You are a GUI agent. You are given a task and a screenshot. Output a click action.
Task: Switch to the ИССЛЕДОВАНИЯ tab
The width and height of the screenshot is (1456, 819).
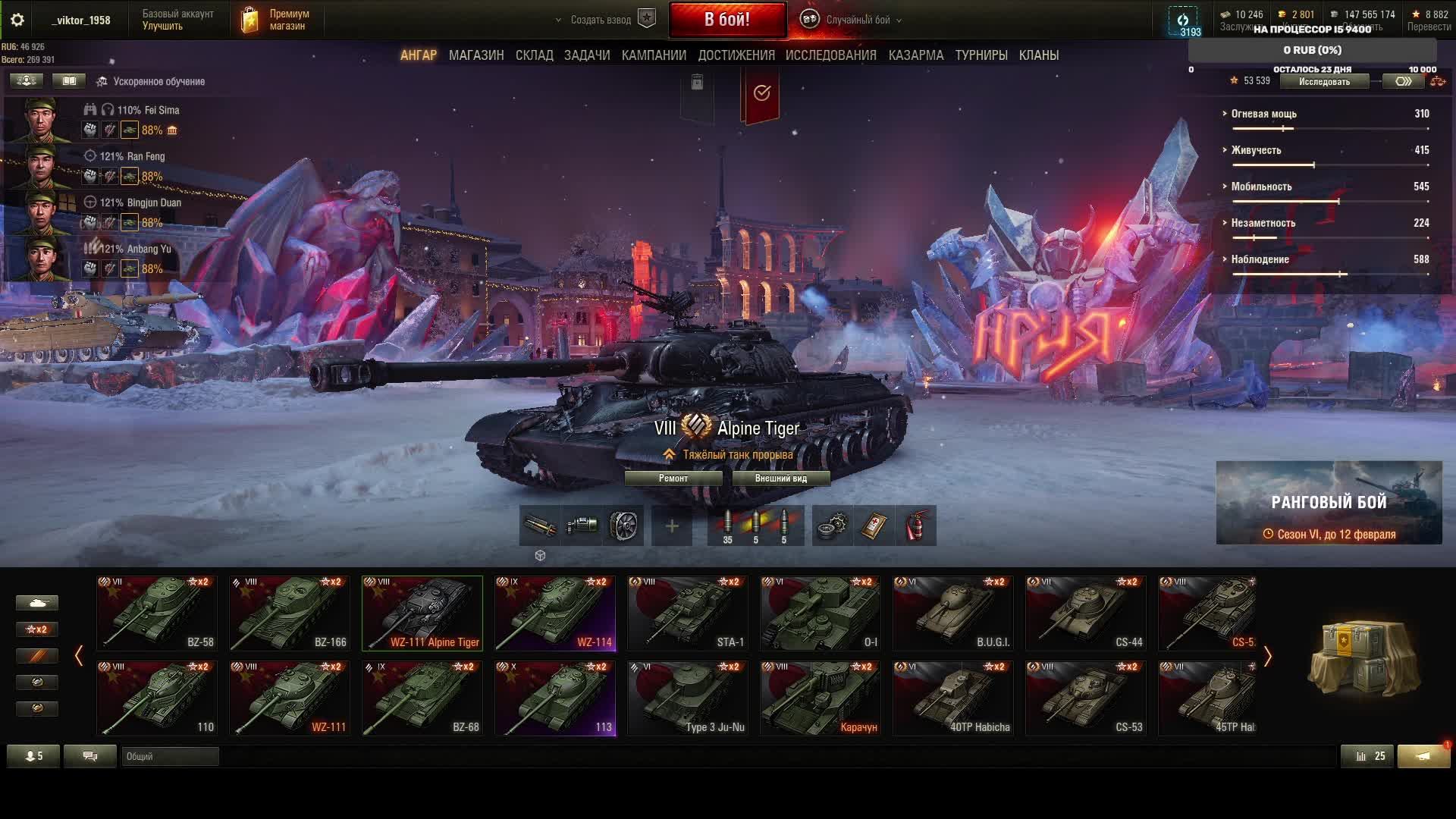(830, 55)
